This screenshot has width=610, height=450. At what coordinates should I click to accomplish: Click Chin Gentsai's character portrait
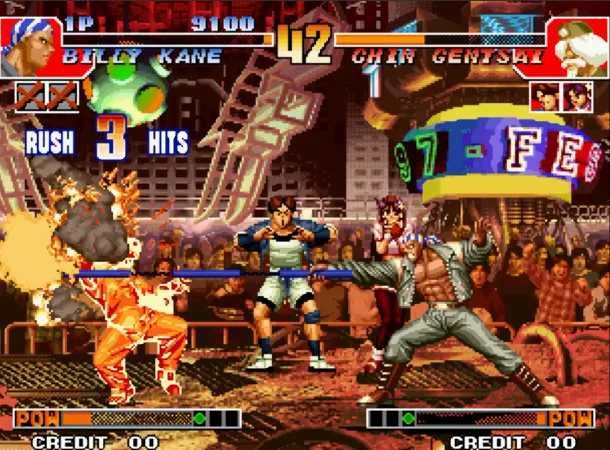(579, 46)
